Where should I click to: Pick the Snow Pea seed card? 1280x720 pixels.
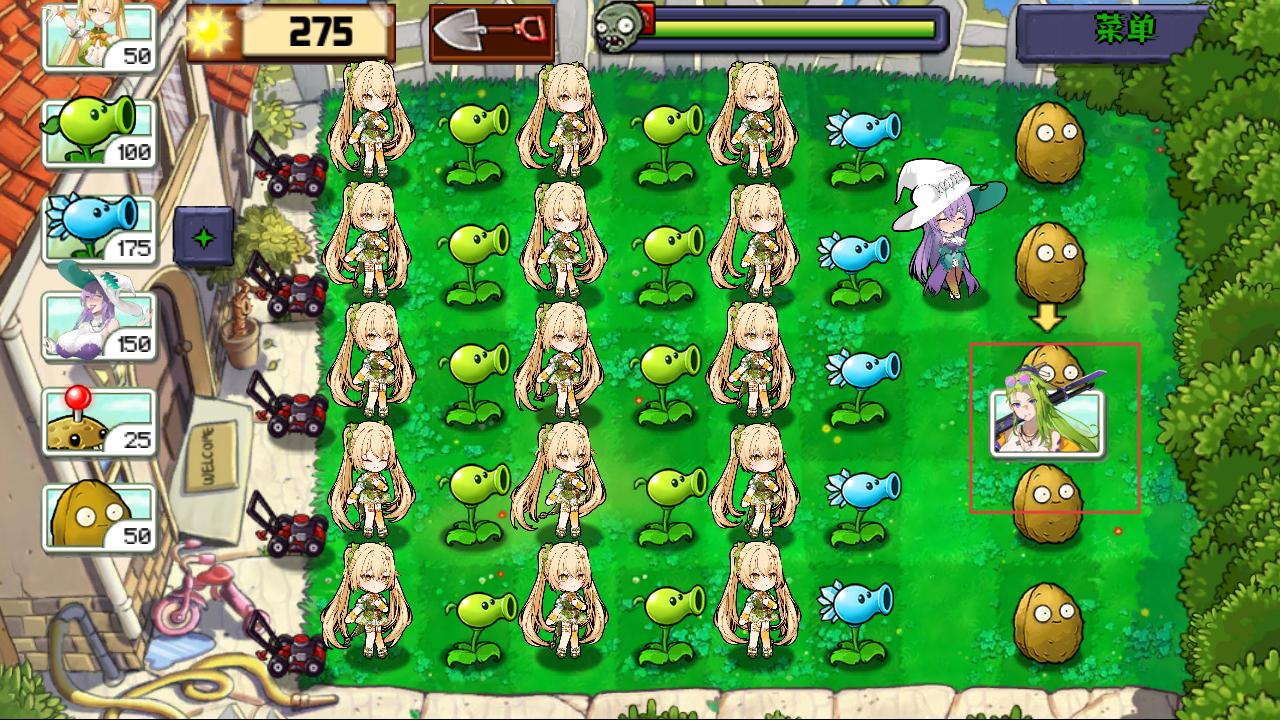pos(99,229)
